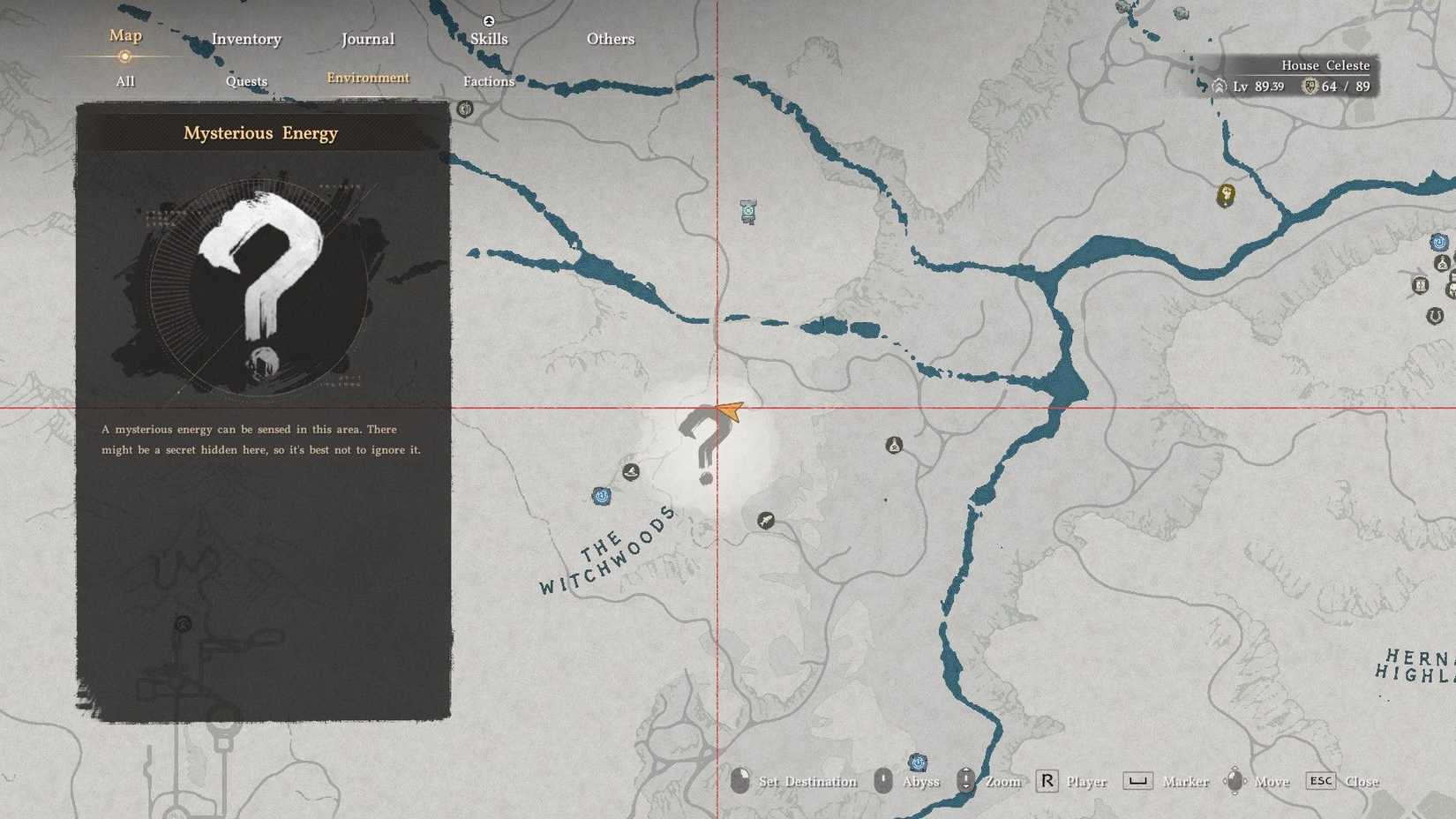Select the dagger icon southeast of the player
Image resolution: width=1456 pixels, height=819 pixels.
click(x=766, y=521)
